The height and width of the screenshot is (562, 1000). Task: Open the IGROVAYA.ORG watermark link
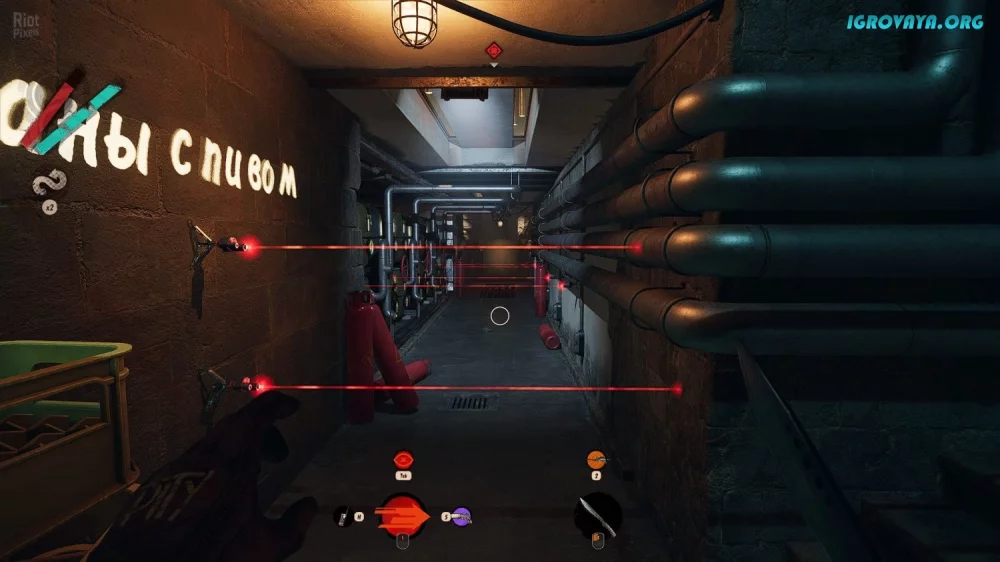coord(914,22)
